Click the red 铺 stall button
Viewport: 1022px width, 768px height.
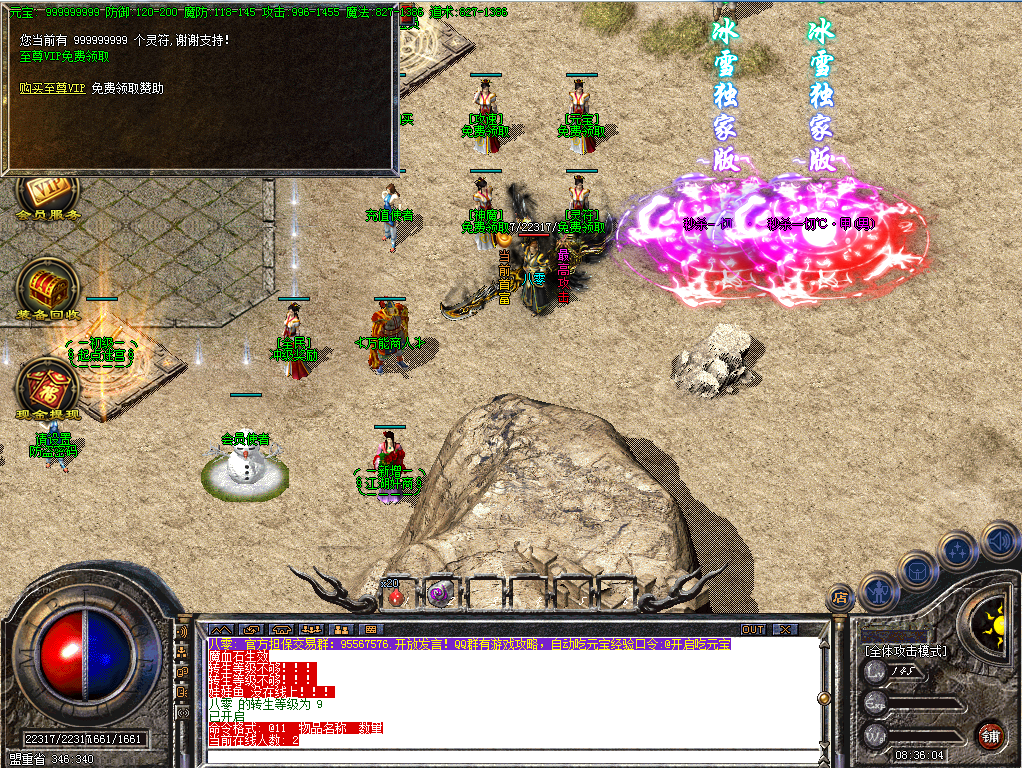(x=990, y=735)
